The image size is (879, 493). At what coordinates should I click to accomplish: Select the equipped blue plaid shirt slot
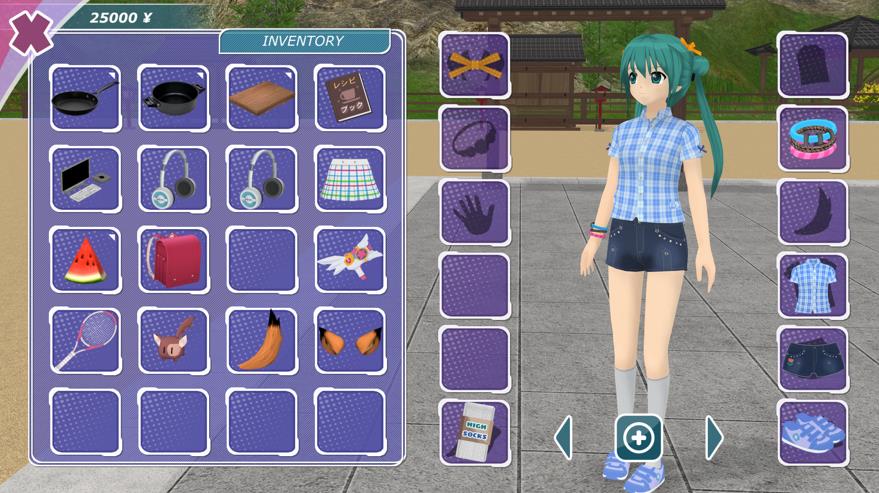813,286
